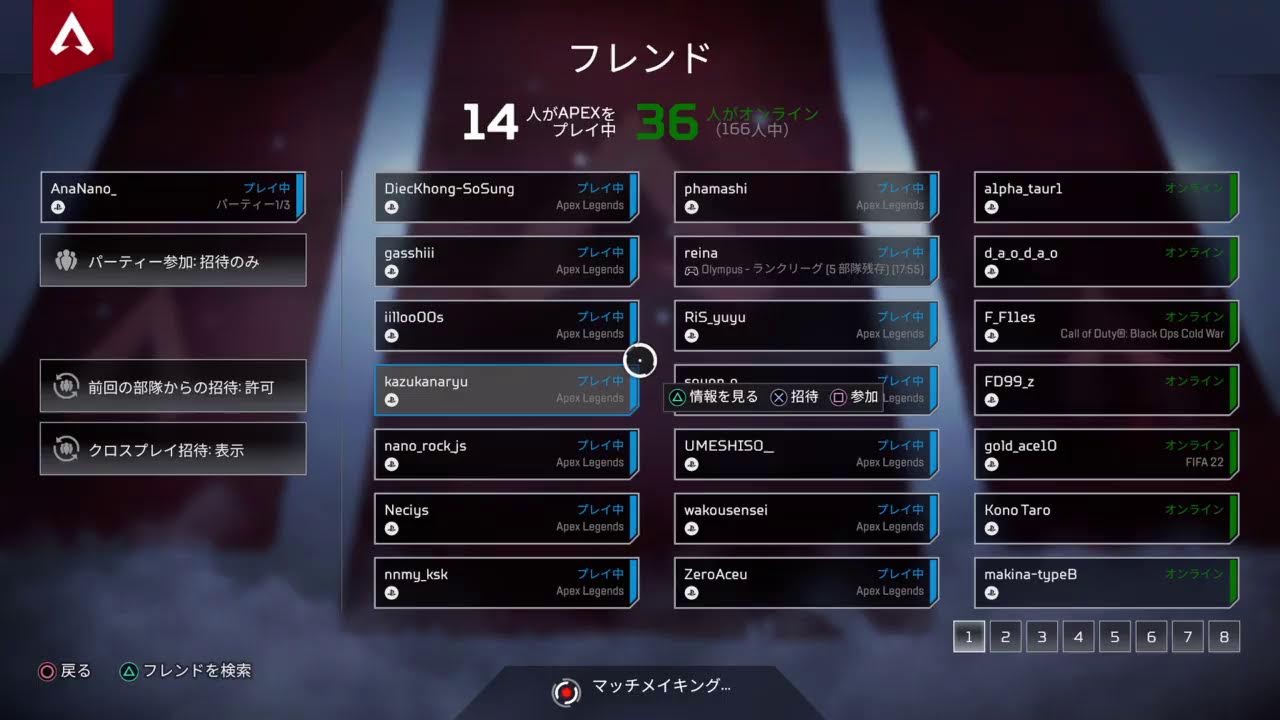Choose F_F1les playing Call of Duty
The image size is (1280, 720).
click(x=1106, y=325)
